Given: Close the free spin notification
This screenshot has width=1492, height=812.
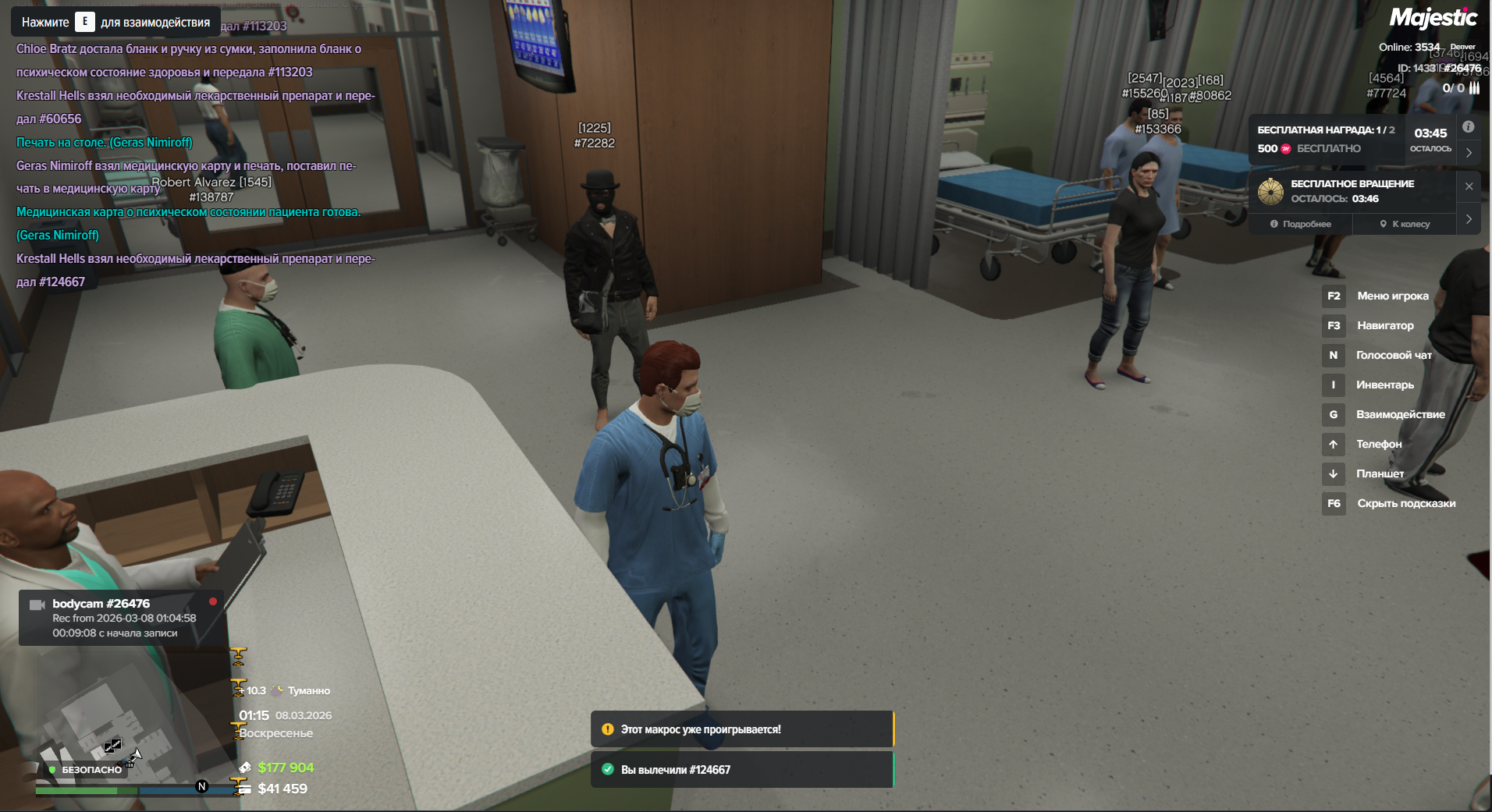Looking at the screenshot, I should [1469, 186].
